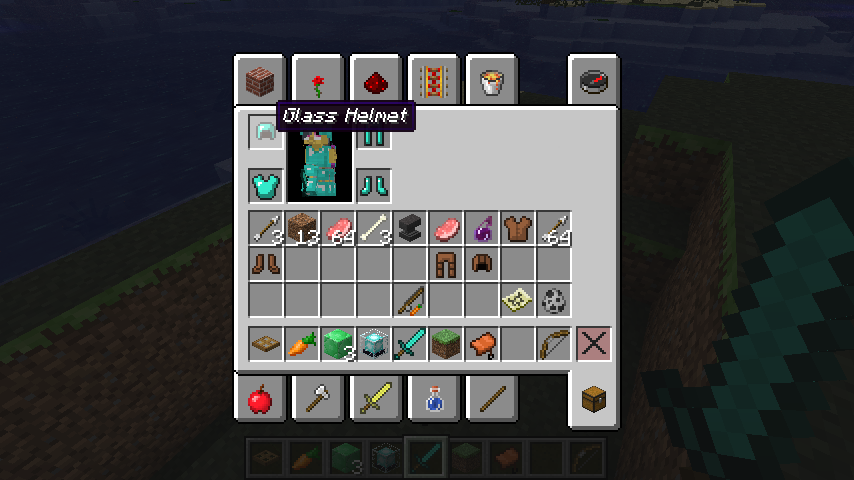Viewport: 854px width, 480px height.
Task: Open the lava bucket Miscellaneous tab
Action: coord(491,80)
